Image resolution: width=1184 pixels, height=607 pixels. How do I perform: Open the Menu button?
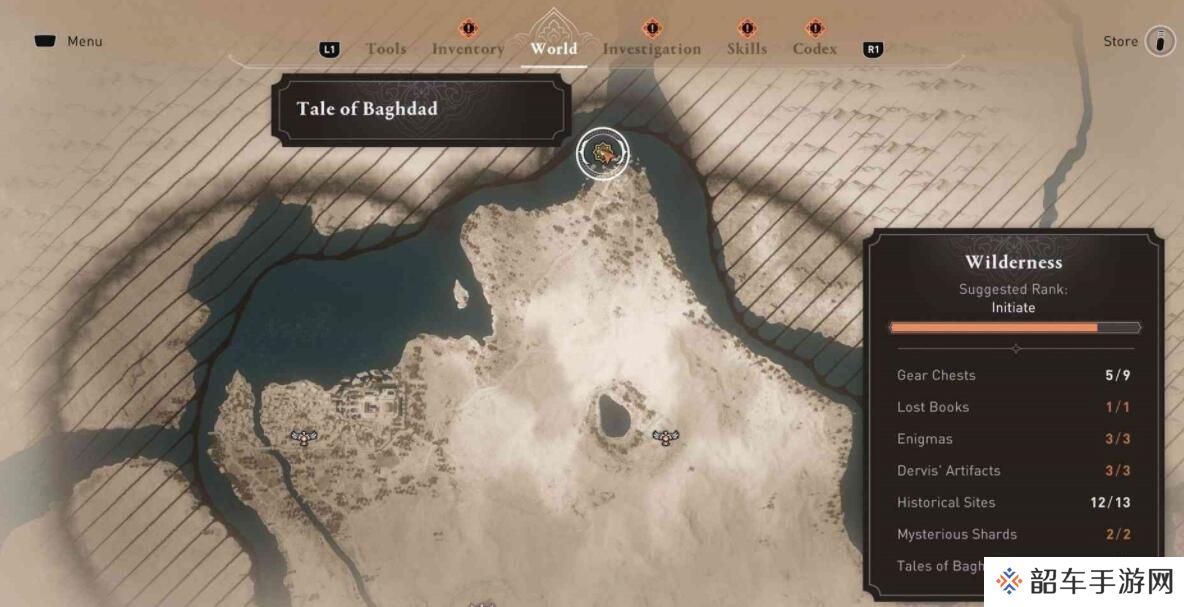pos(68,42)
